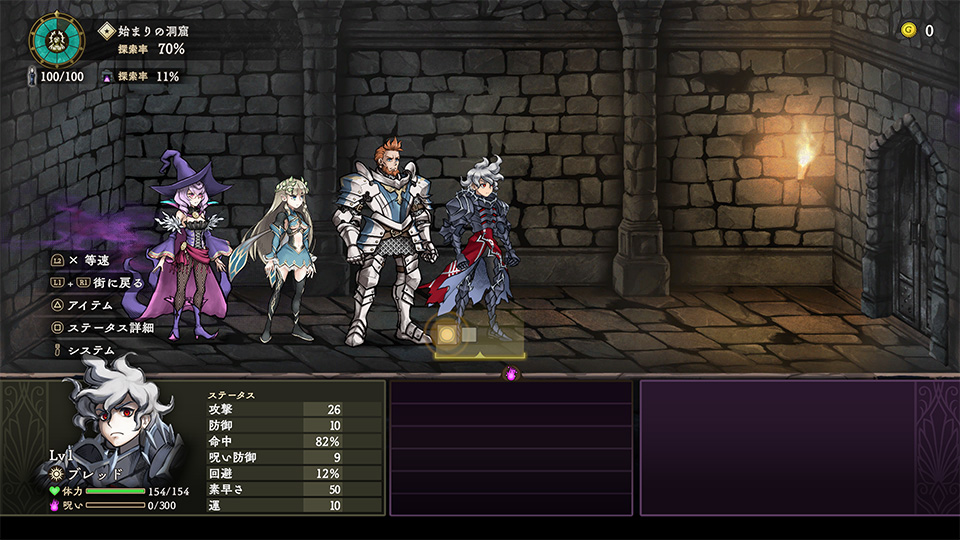960x540 pixels.
Task: Open the アイテム item menu
Action: coord(88,305)
